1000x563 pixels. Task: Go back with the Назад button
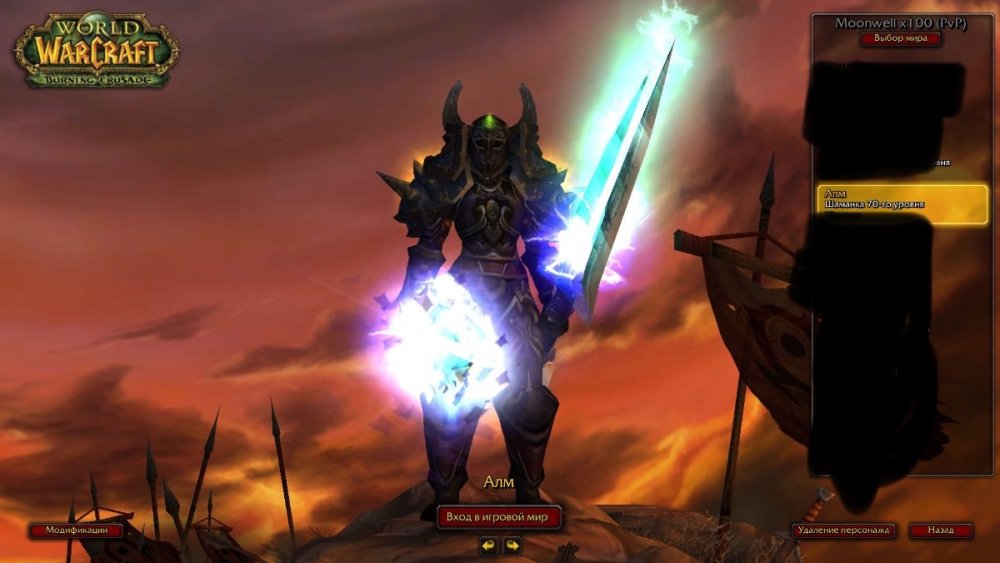click(940, 530)
